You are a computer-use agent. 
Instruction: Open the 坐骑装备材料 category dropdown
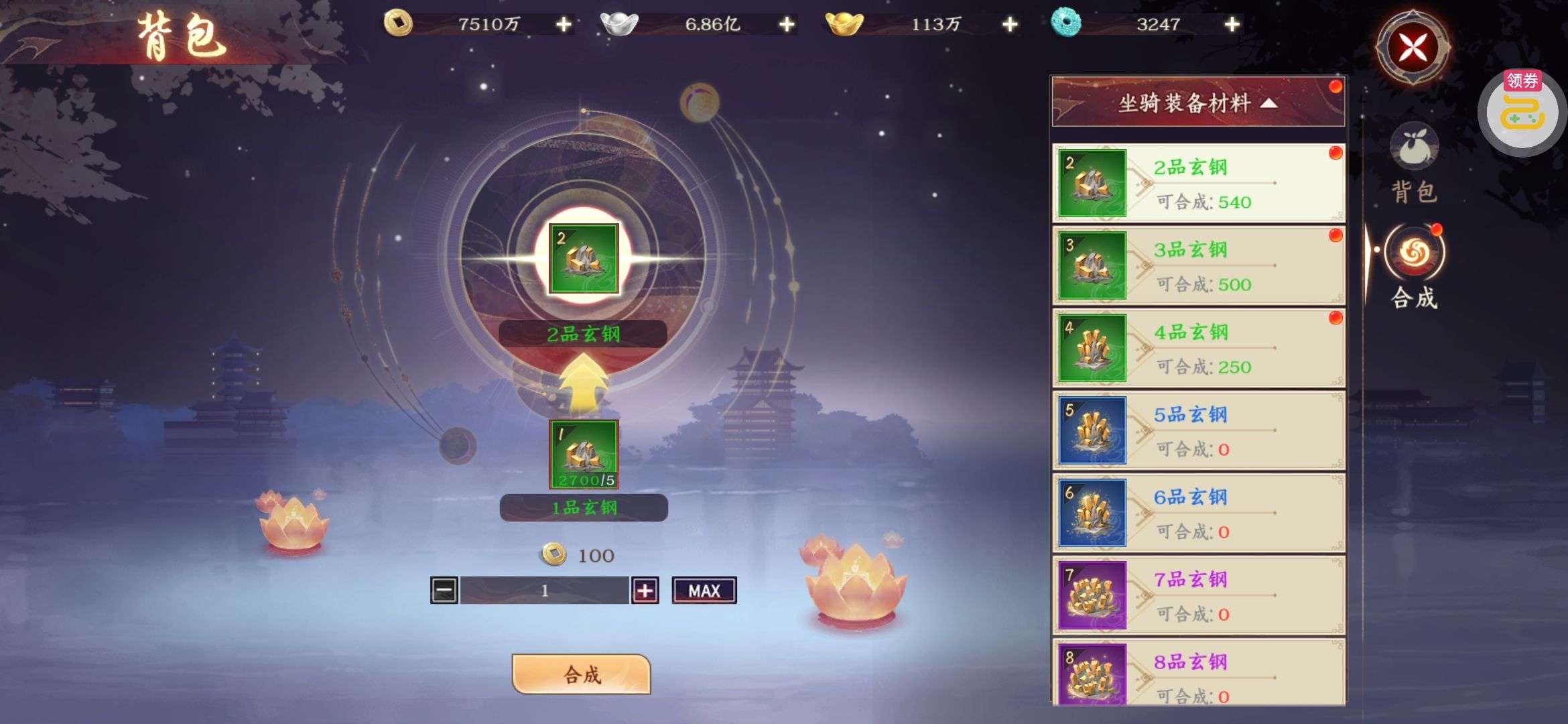click(1197, 103)
